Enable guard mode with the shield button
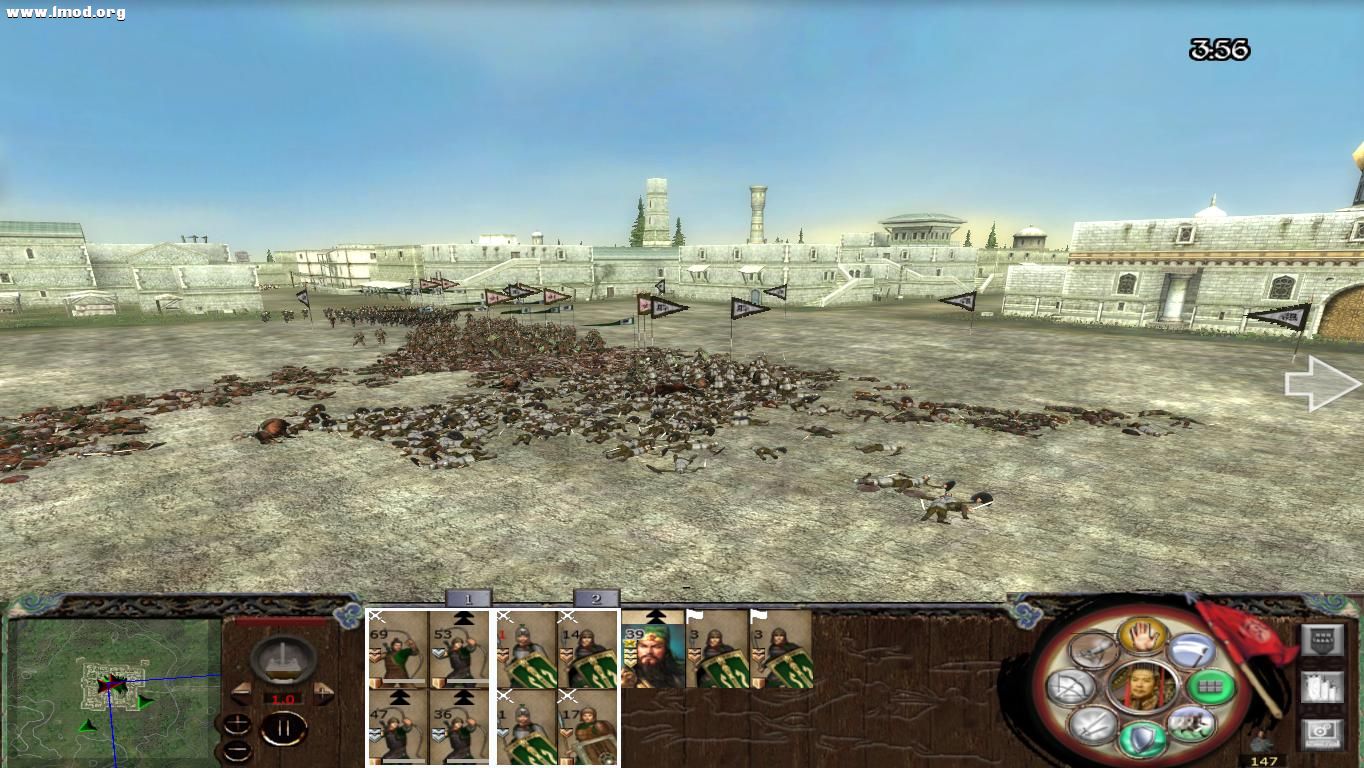The height and width of the screenshot is (768, 1364). [x=1142, y=738]
